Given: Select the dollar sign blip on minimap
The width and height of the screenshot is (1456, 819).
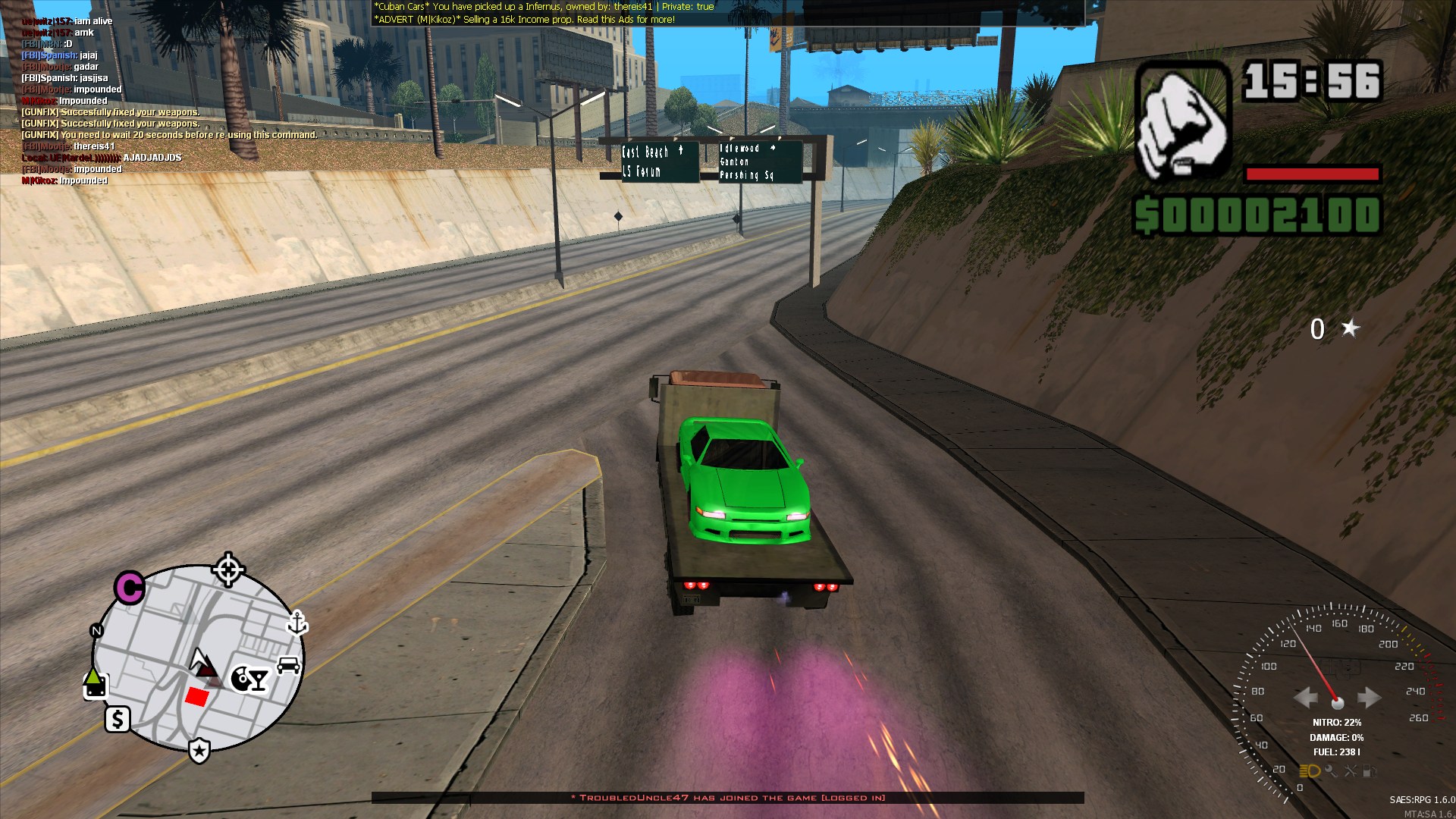Looking at the screenshot, I should 118,719.
